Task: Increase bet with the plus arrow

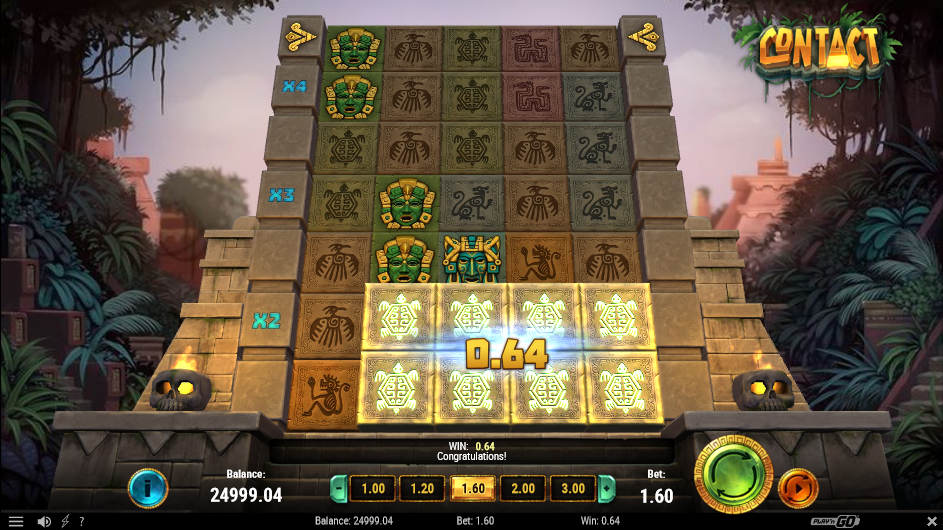Action: [x=606, y=488]
